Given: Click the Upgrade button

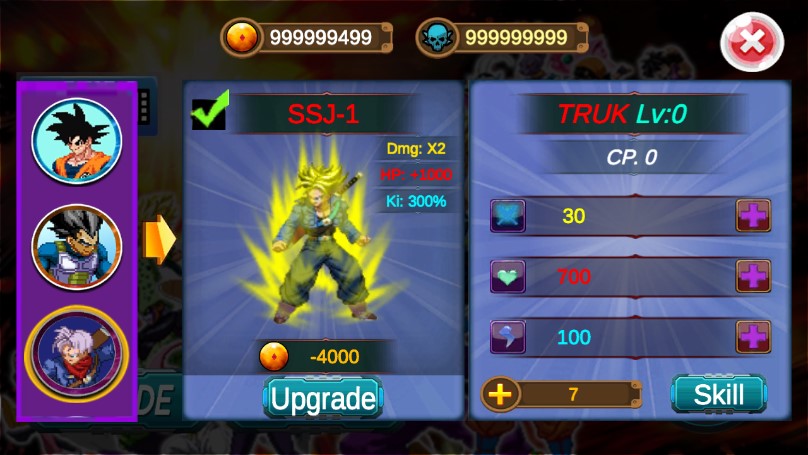Looking at the screenshot, I should (323, 399).
